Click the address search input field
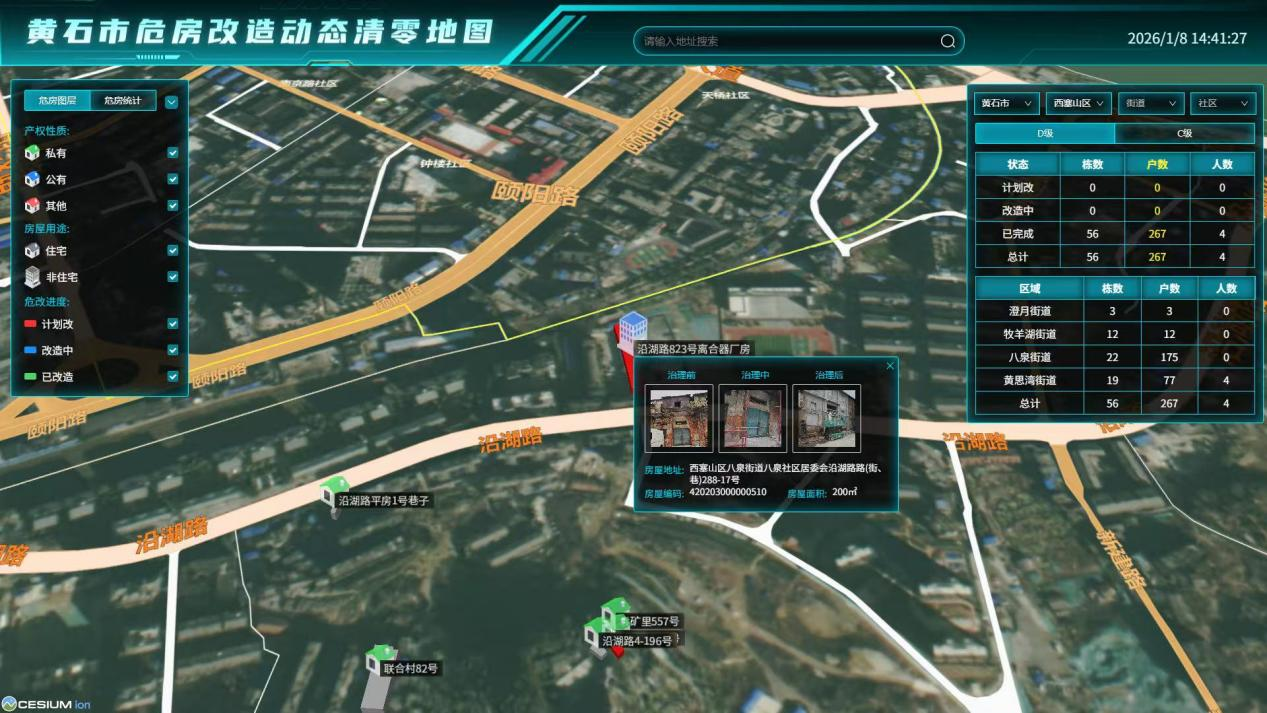 pyautogui.click(x=785, y=41)
